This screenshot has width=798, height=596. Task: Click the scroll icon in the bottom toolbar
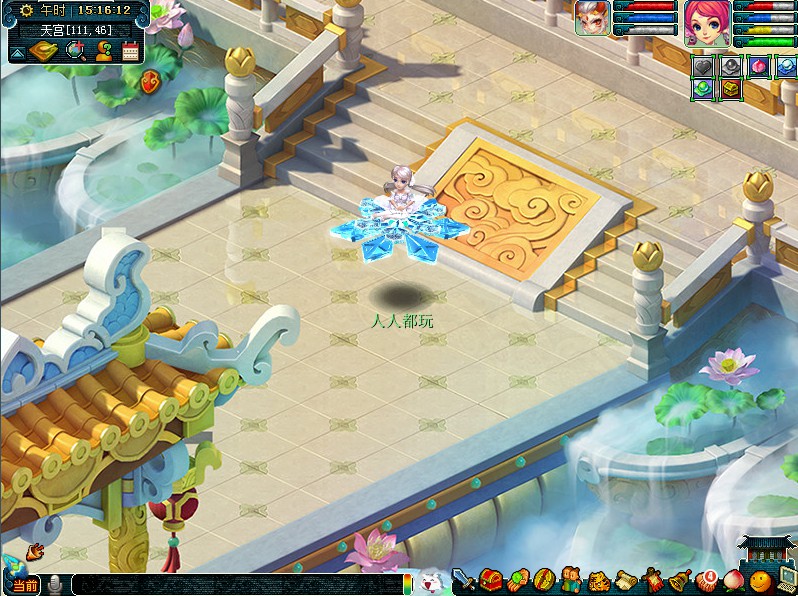pyautogui.click(x=626, y=579)
